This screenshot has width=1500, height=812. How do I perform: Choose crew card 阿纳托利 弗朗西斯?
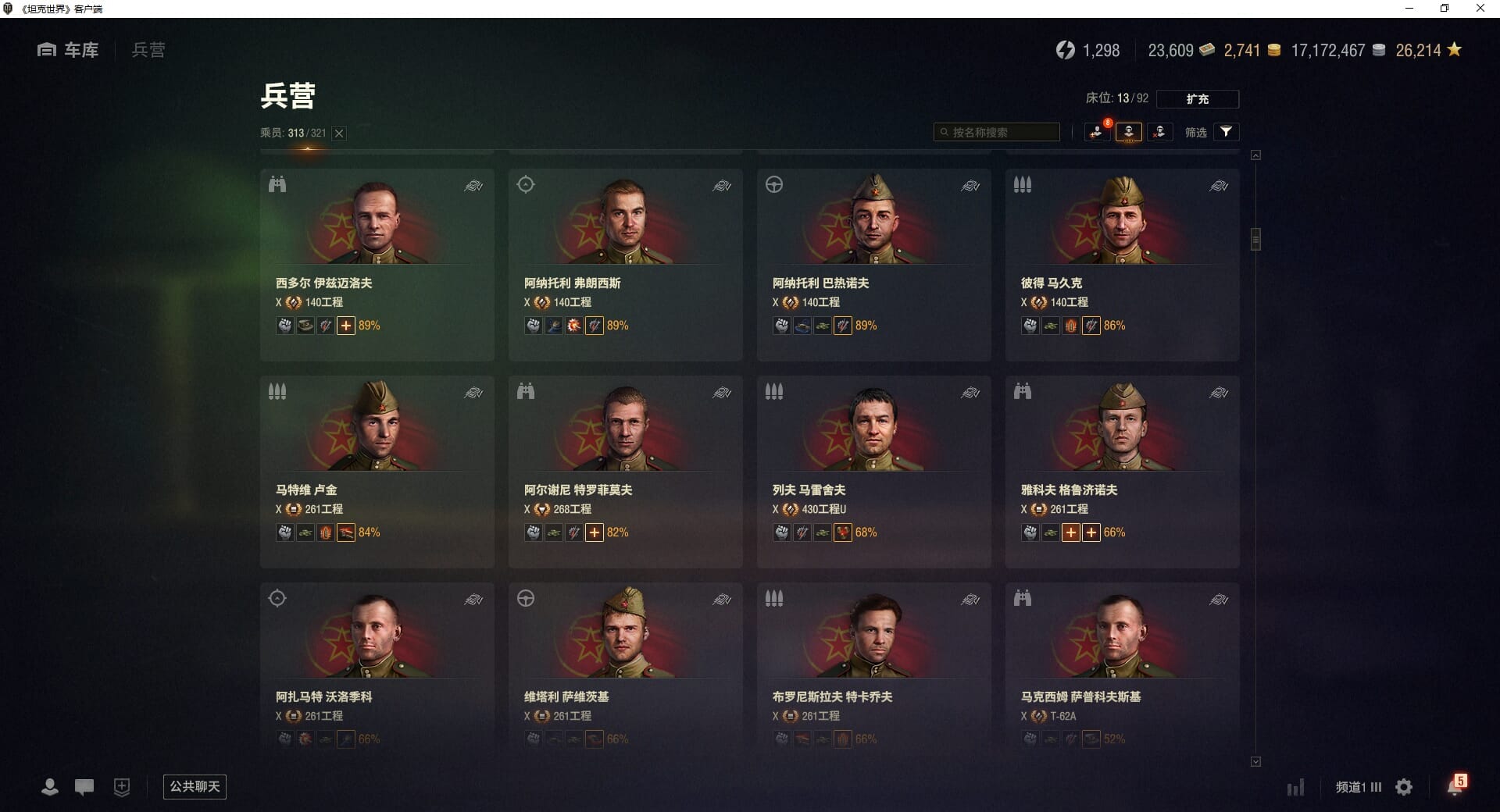[x=625, y=264]
